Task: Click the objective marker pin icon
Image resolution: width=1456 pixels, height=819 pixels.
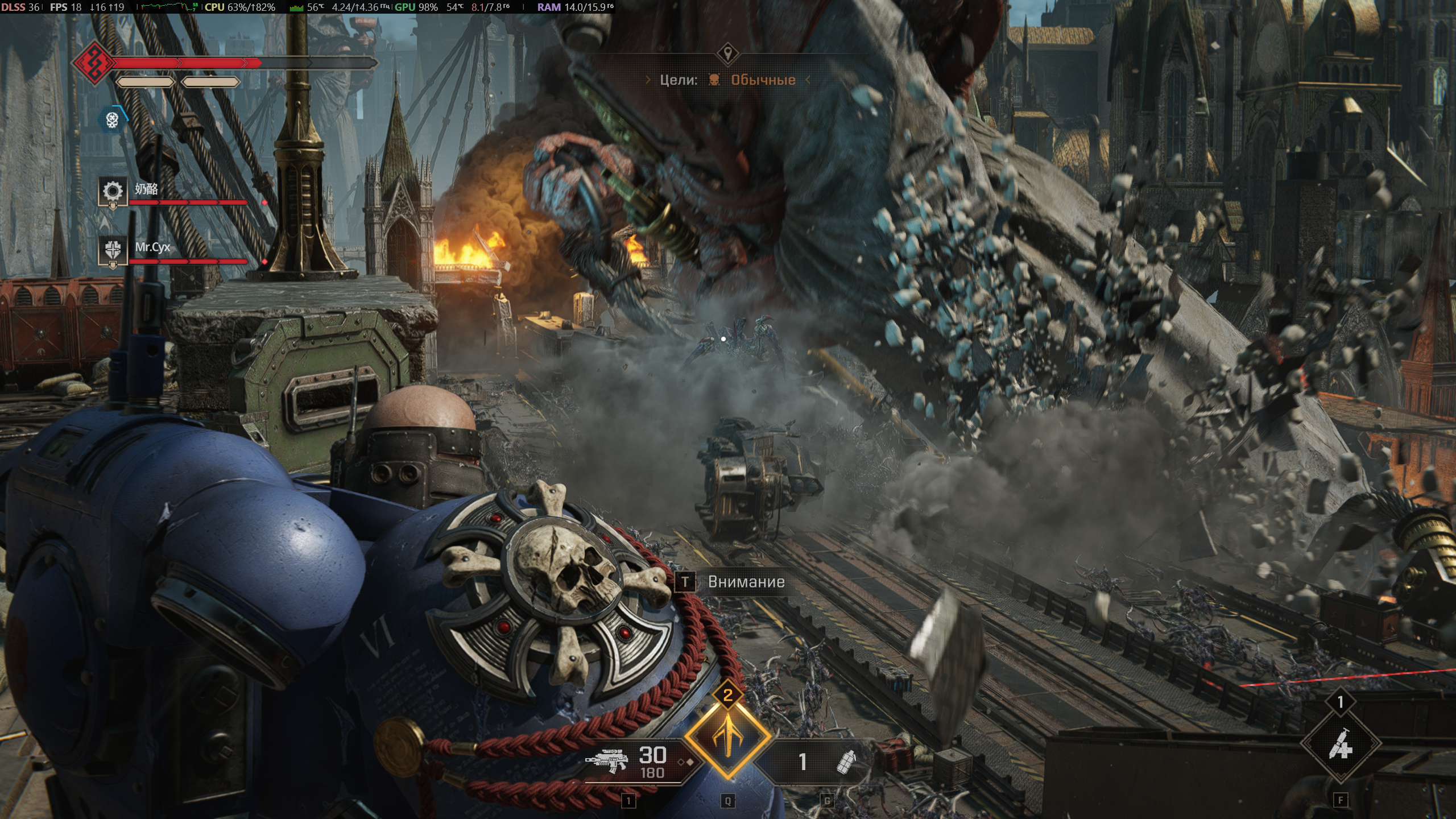Action: point(727,54)
